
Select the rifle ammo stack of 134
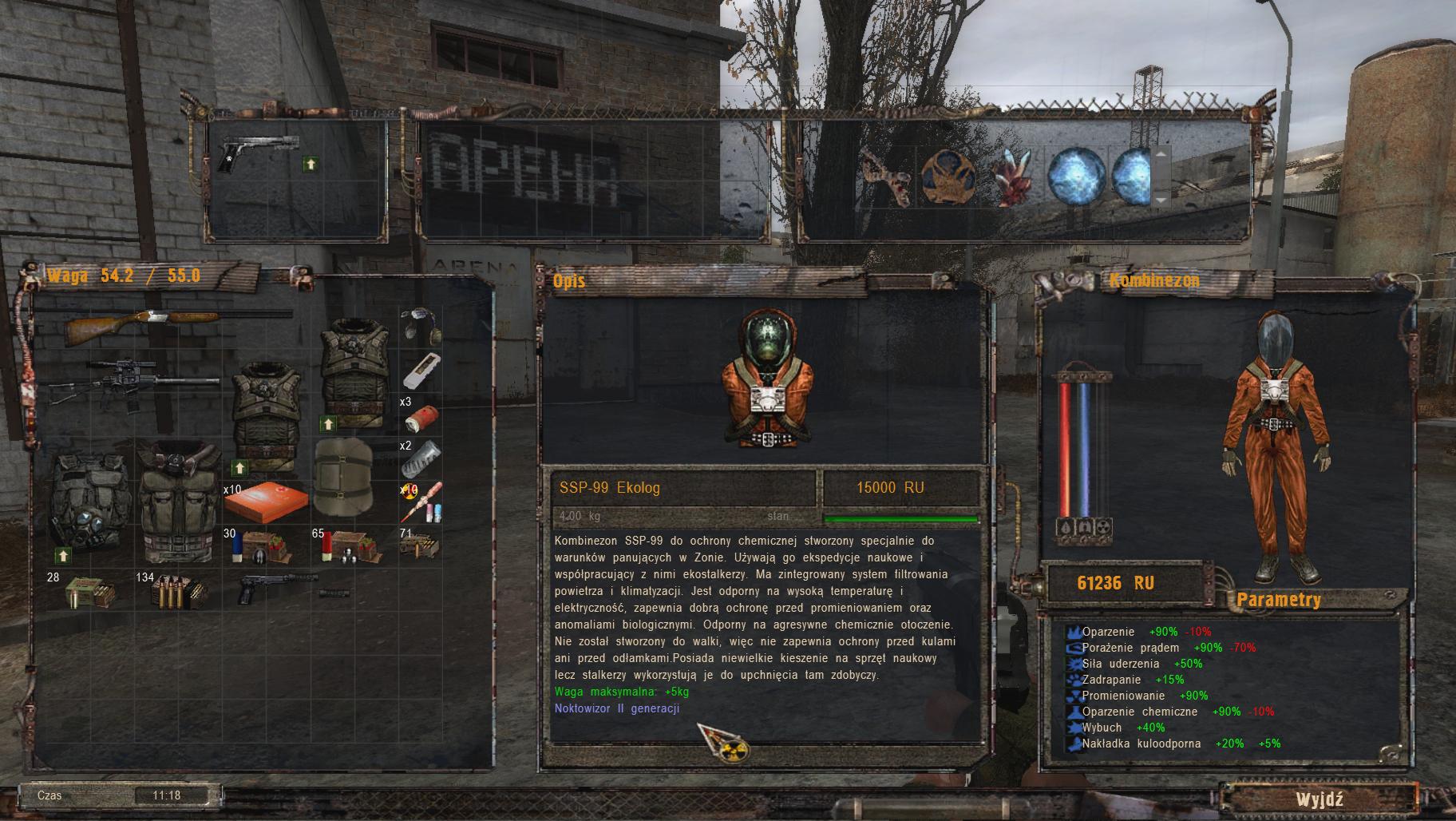177,591
